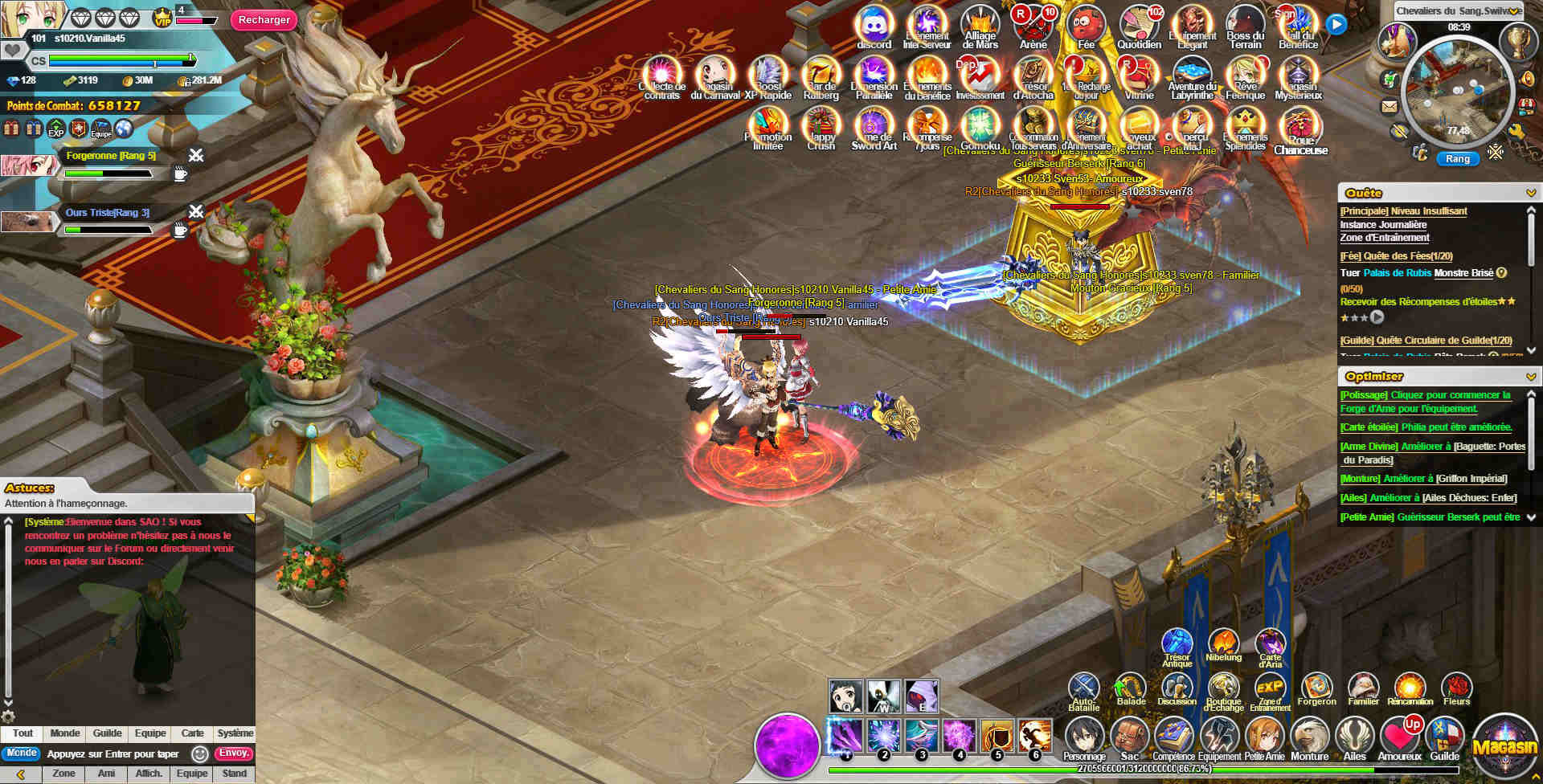The image size is (1543, 784).
Task: Toggle the coffee cup icon for Ours Triste
Action: [x=179, y=231]
